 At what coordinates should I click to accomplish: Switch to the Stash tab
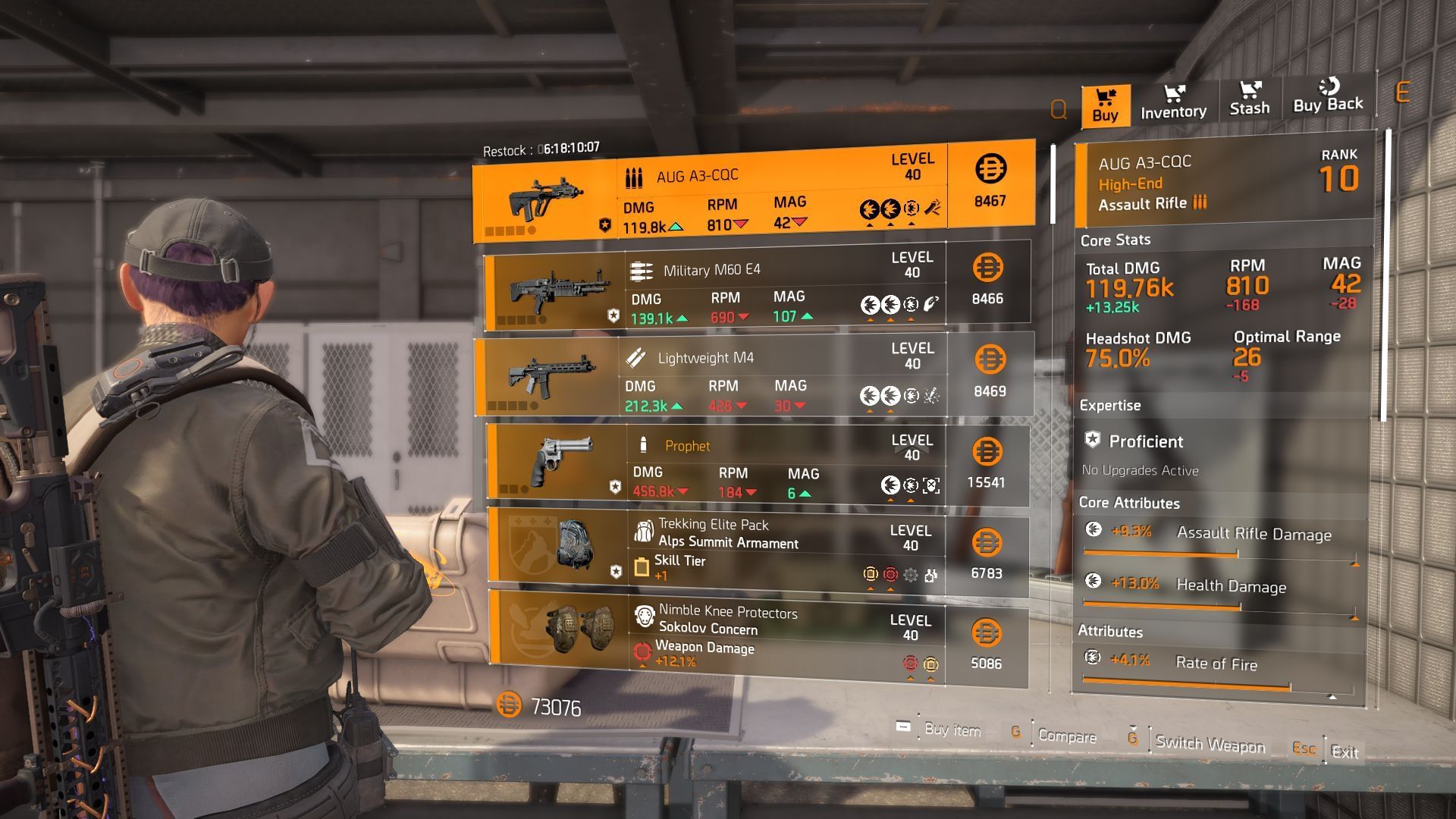pyautogui.click(x=1249, y=99)
